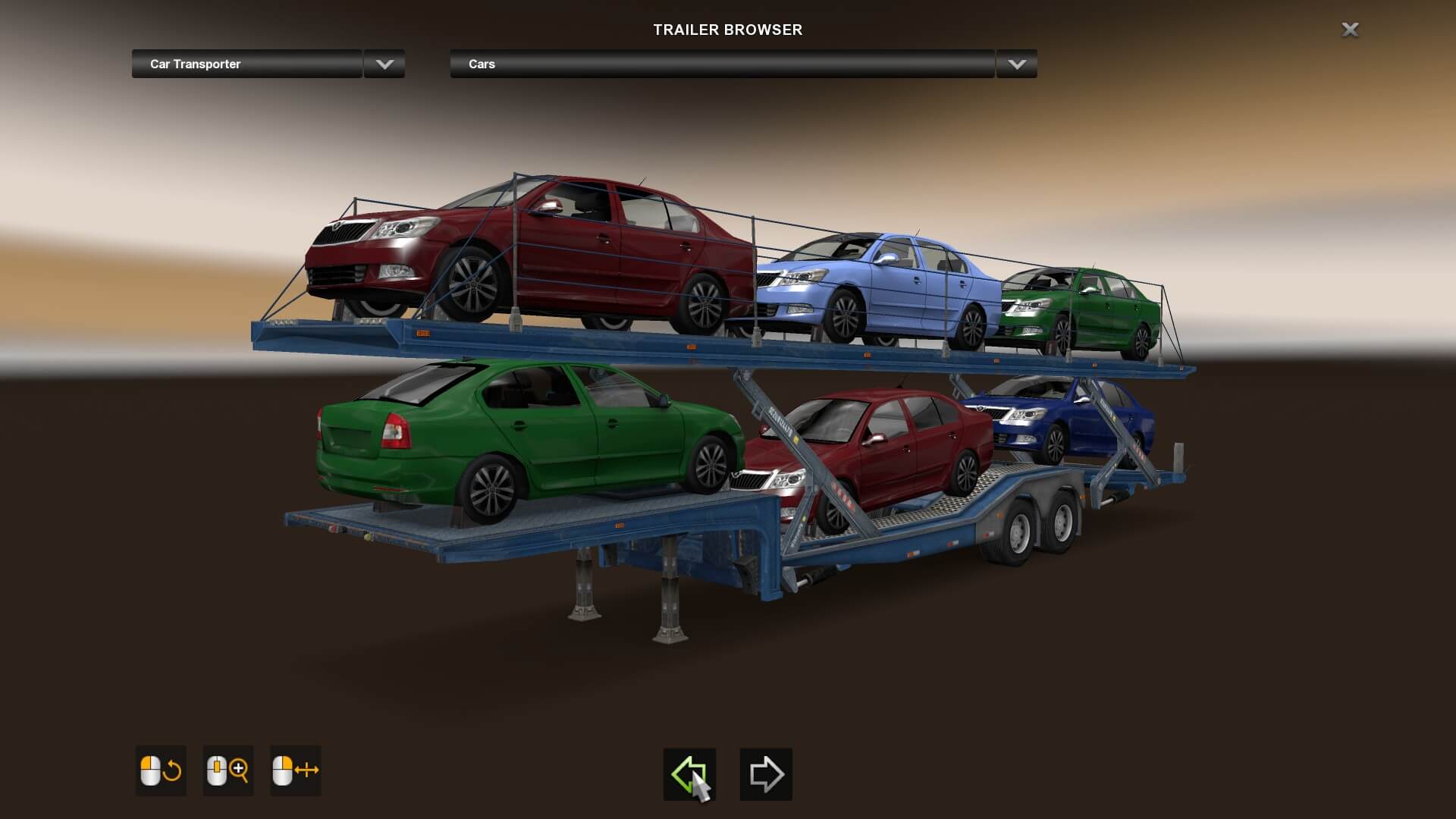This screenshot has height=819, width=1456.
Task: Close the Trailer Browser window
Action: click(1350, 30)
